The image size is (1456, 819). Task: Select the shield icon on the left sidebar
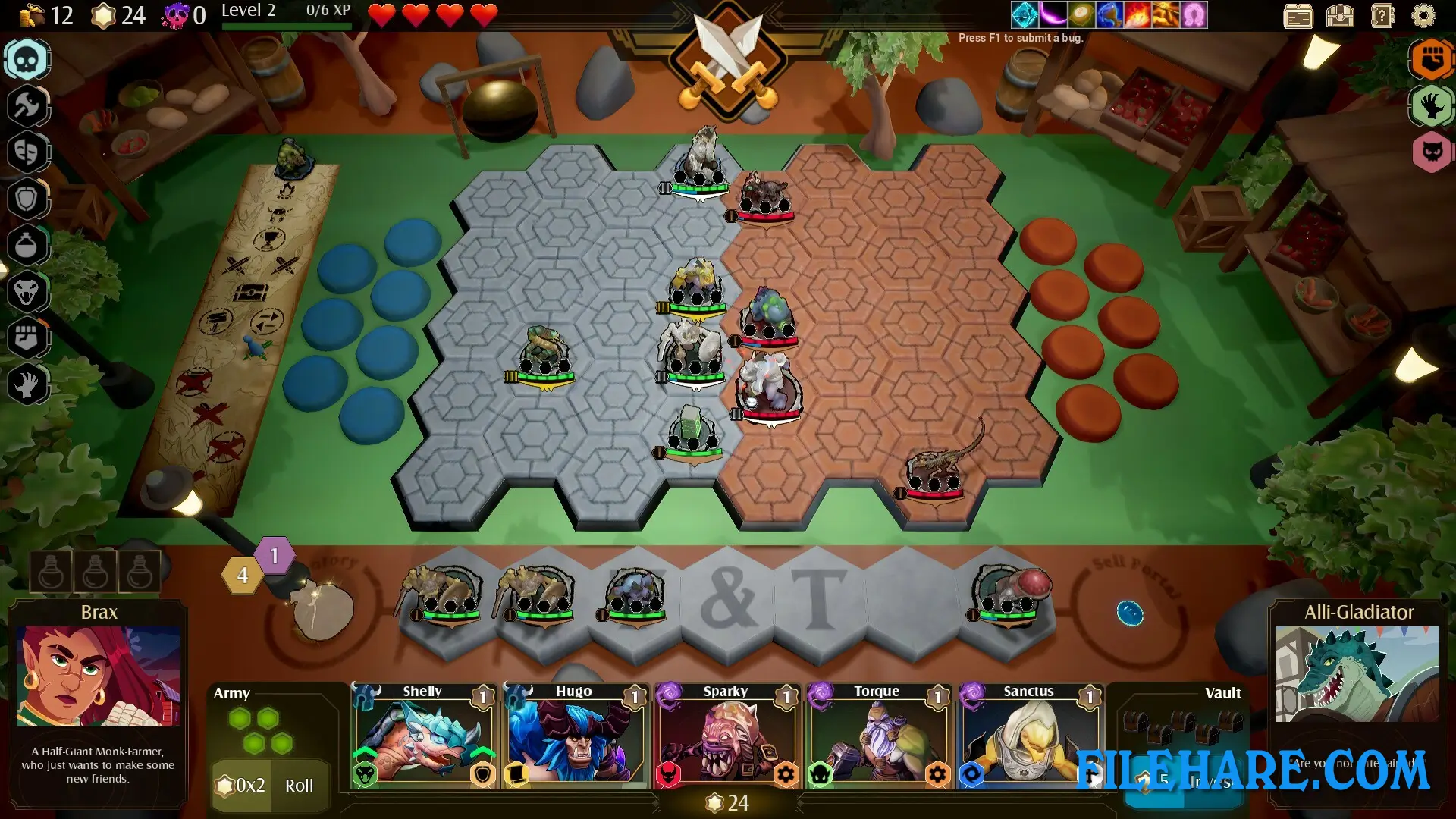(x=27, y=198)
